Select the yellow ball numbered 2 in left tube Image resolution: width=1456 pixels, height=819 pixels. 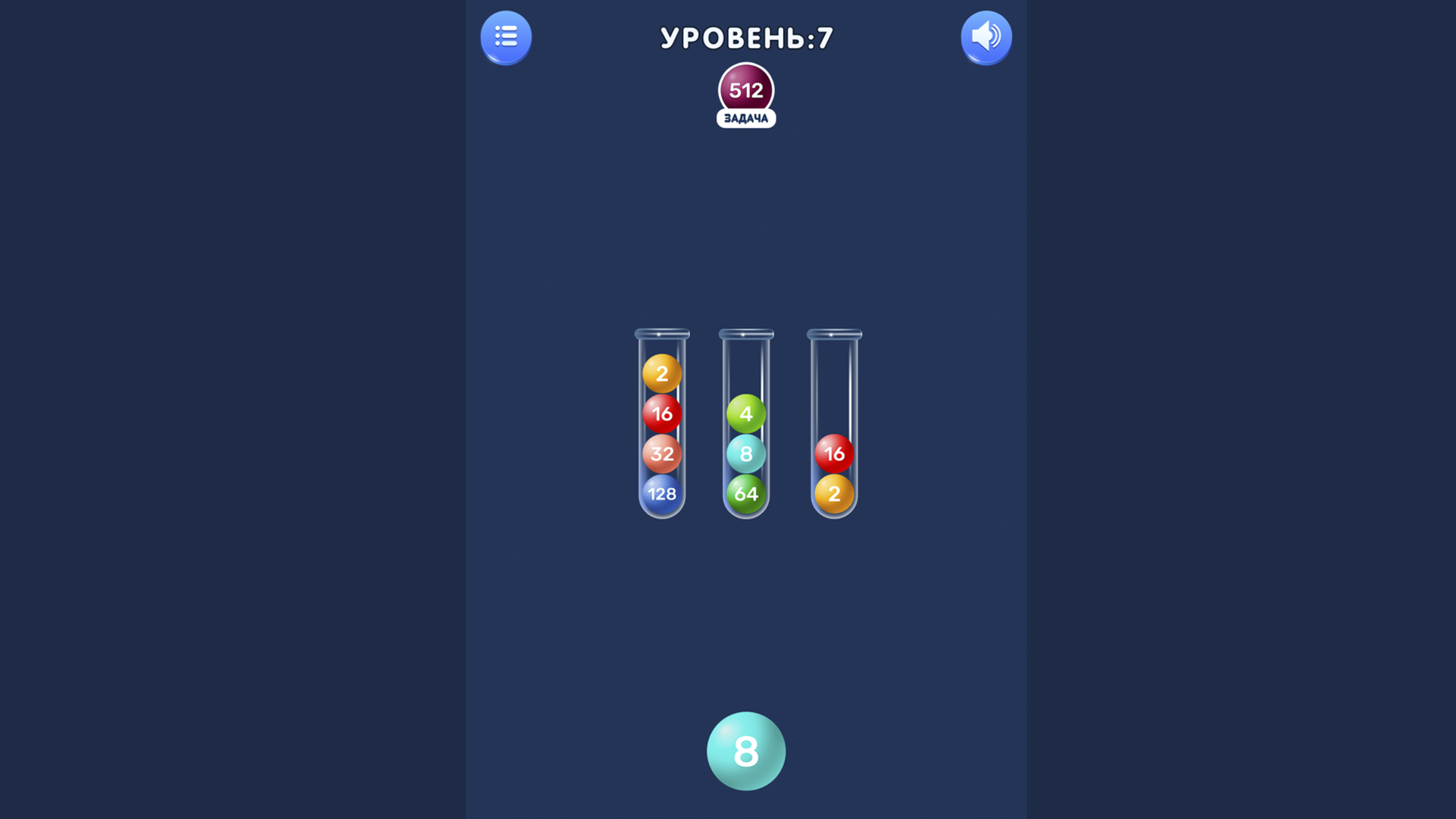(661, 374)
